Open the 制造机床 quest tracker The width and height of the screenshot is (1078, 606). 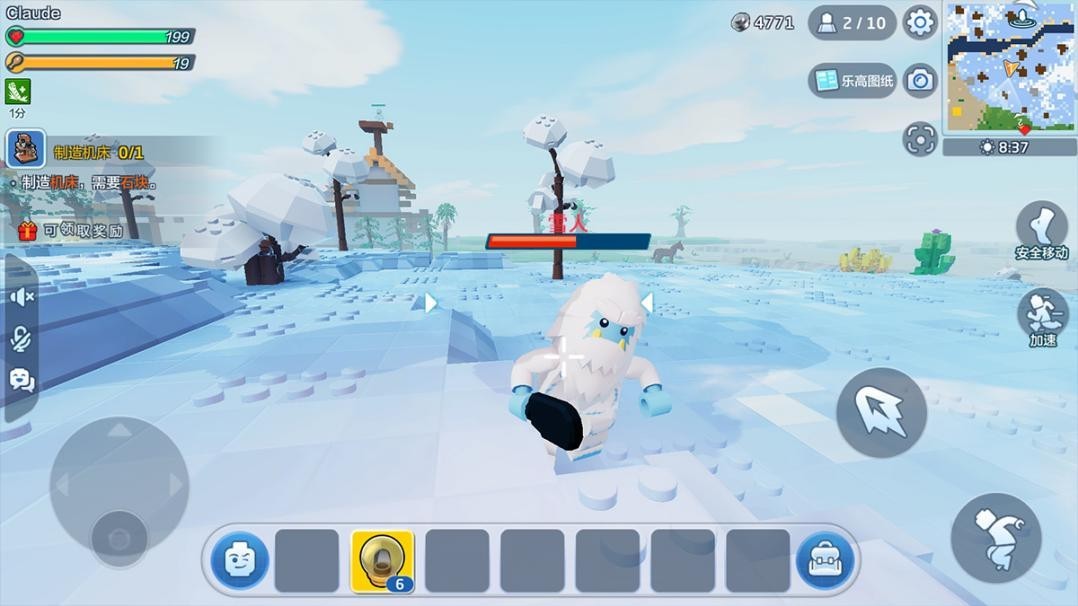pyautogui.click(x=98, y=153)
